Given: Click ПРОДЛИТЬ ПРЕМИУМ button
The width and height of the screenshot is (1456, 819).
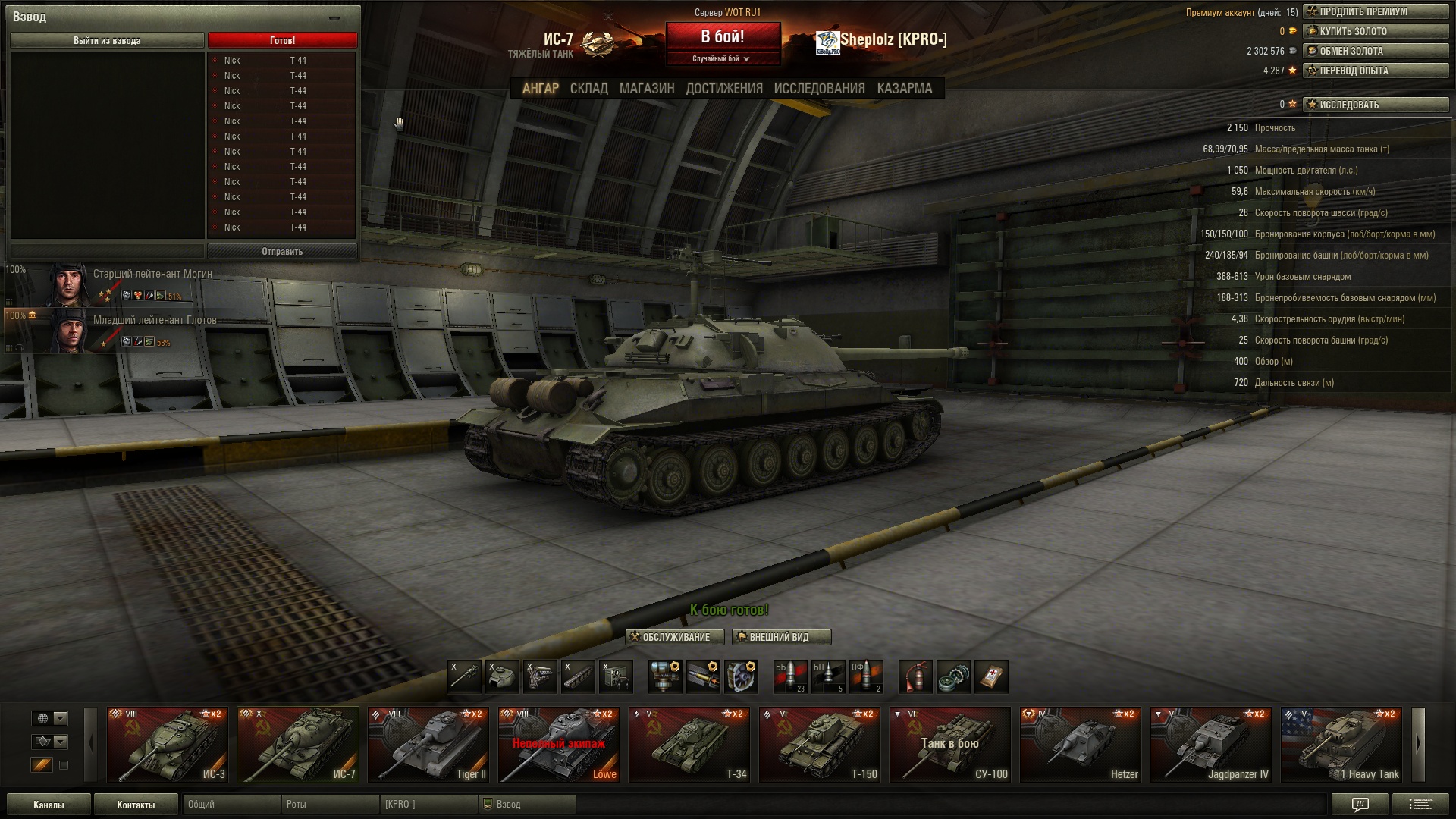Looking at the screenshot, I should tap(1376, 11).
